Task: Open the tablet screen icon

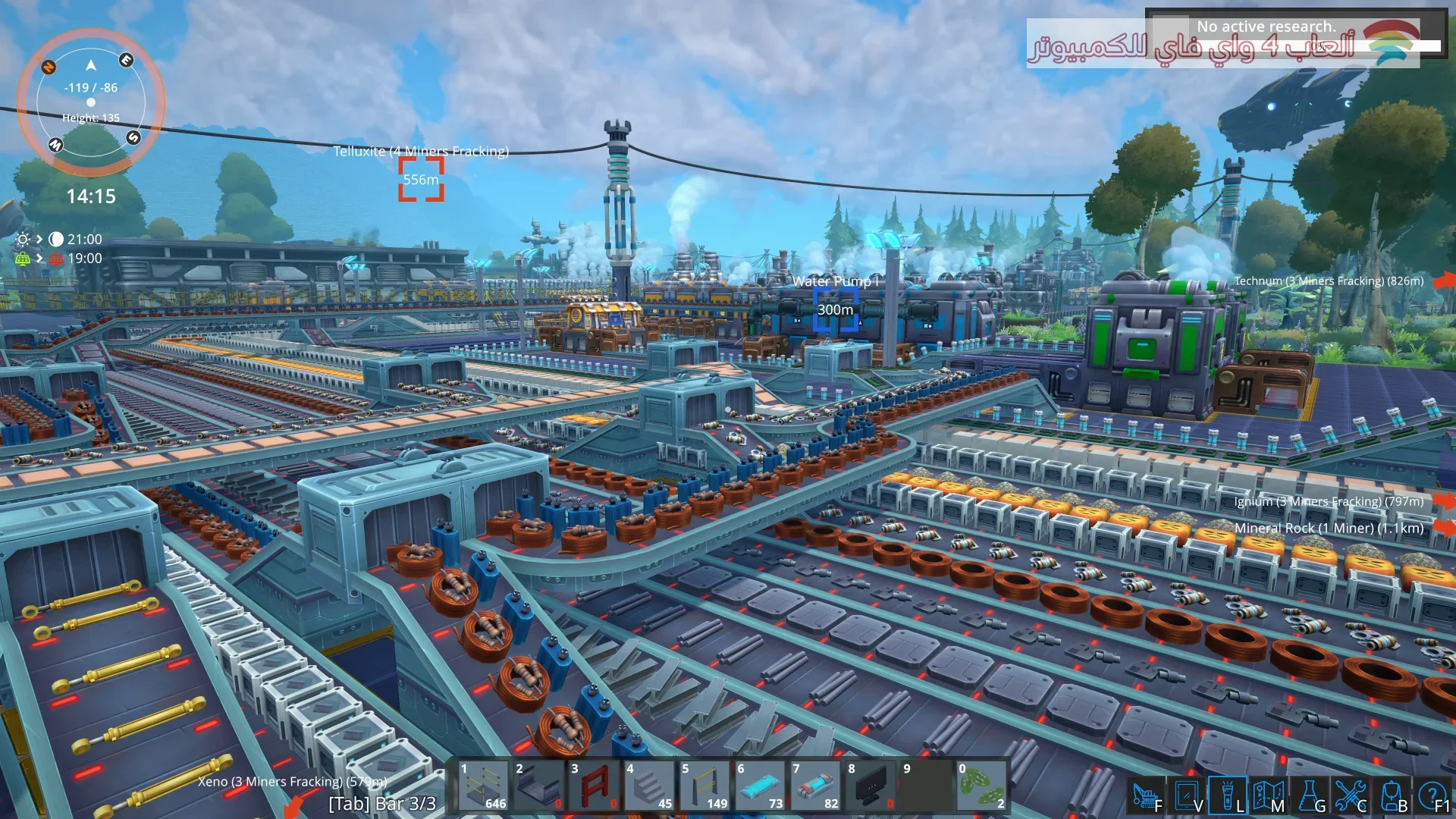Action: [1186, 796]
